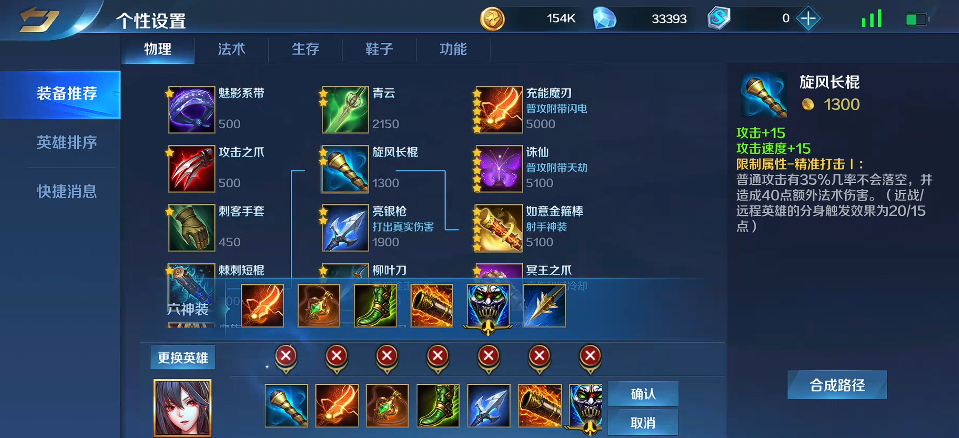Go back using the return arrow
The width and height of the screenshot is (959, 438).
(38, 19)
